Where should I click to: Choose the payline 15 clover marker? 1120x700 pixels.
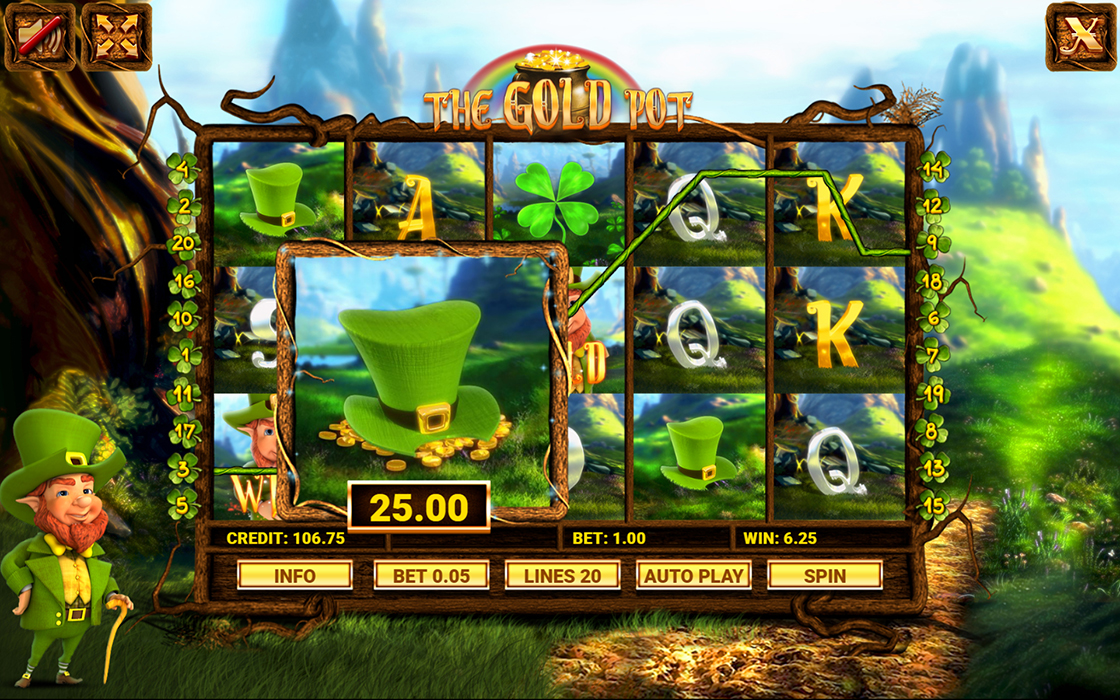(933, 506)
